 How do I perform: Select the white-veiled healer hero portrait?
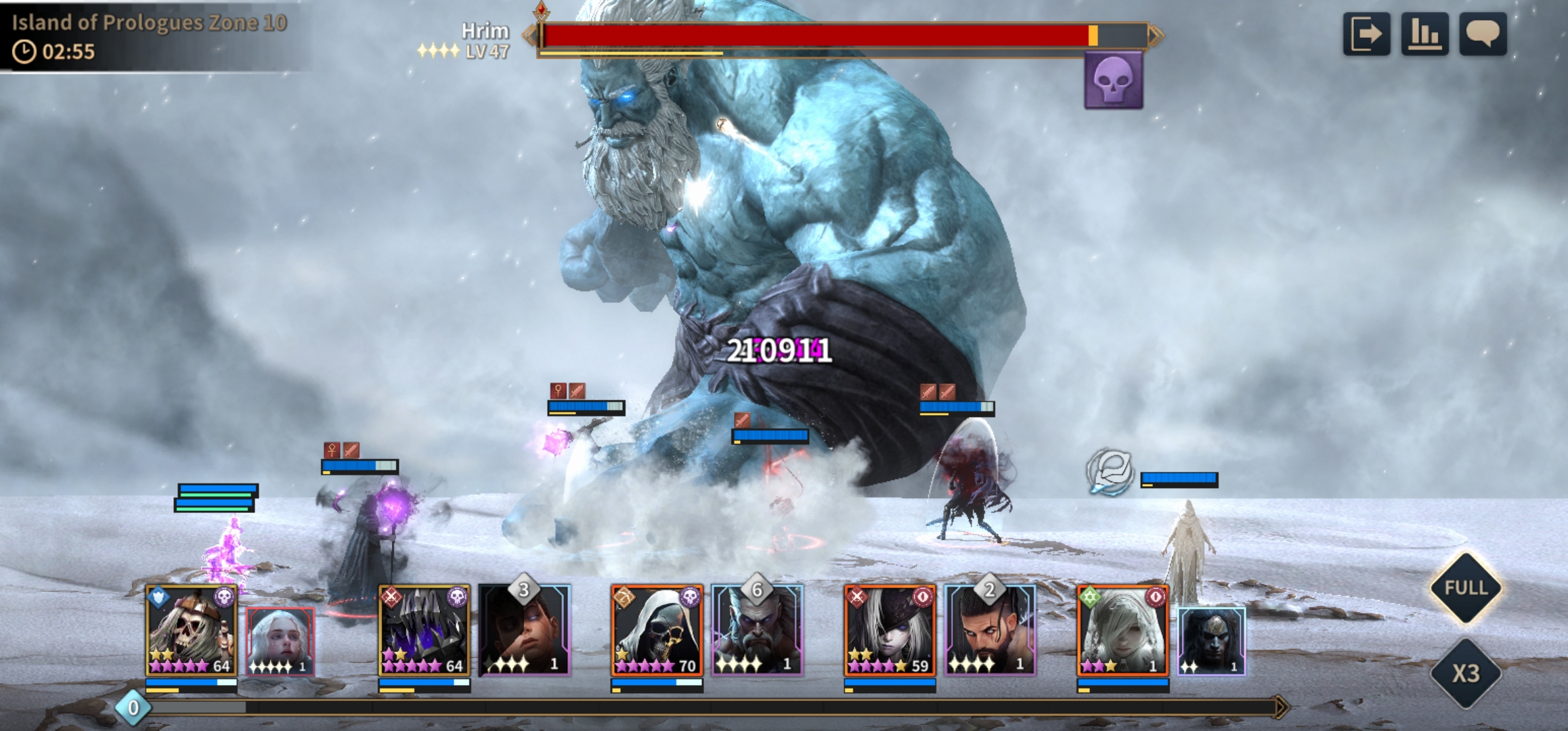1123,631
